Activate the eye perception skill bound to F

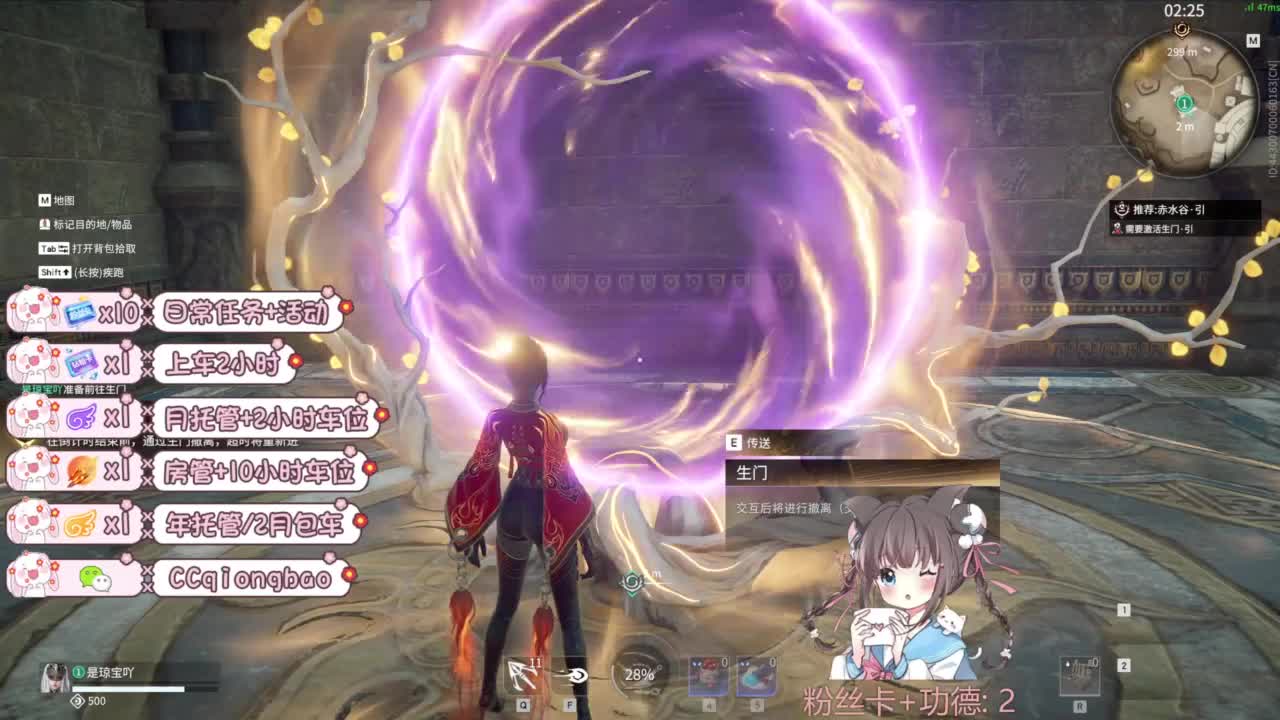(572, 678)
